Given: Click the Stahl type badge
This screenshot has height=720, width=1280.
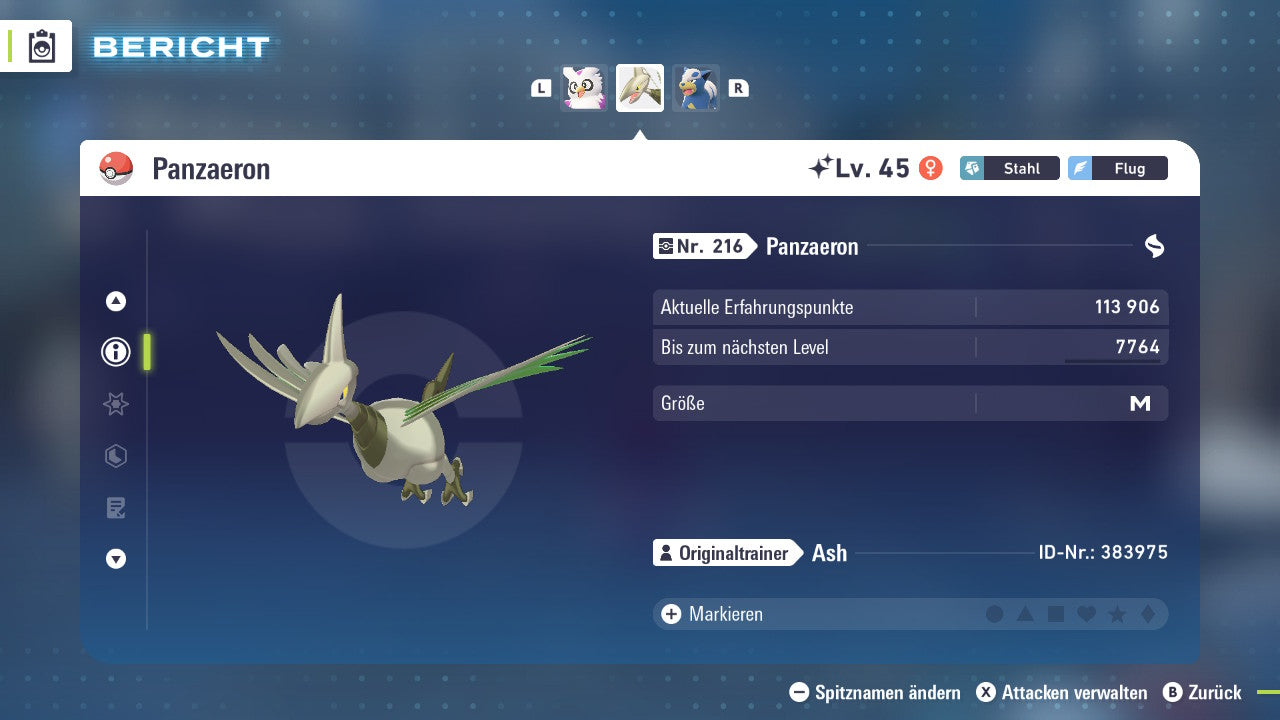Looking at the screenshot, I should pos(1009,168).
